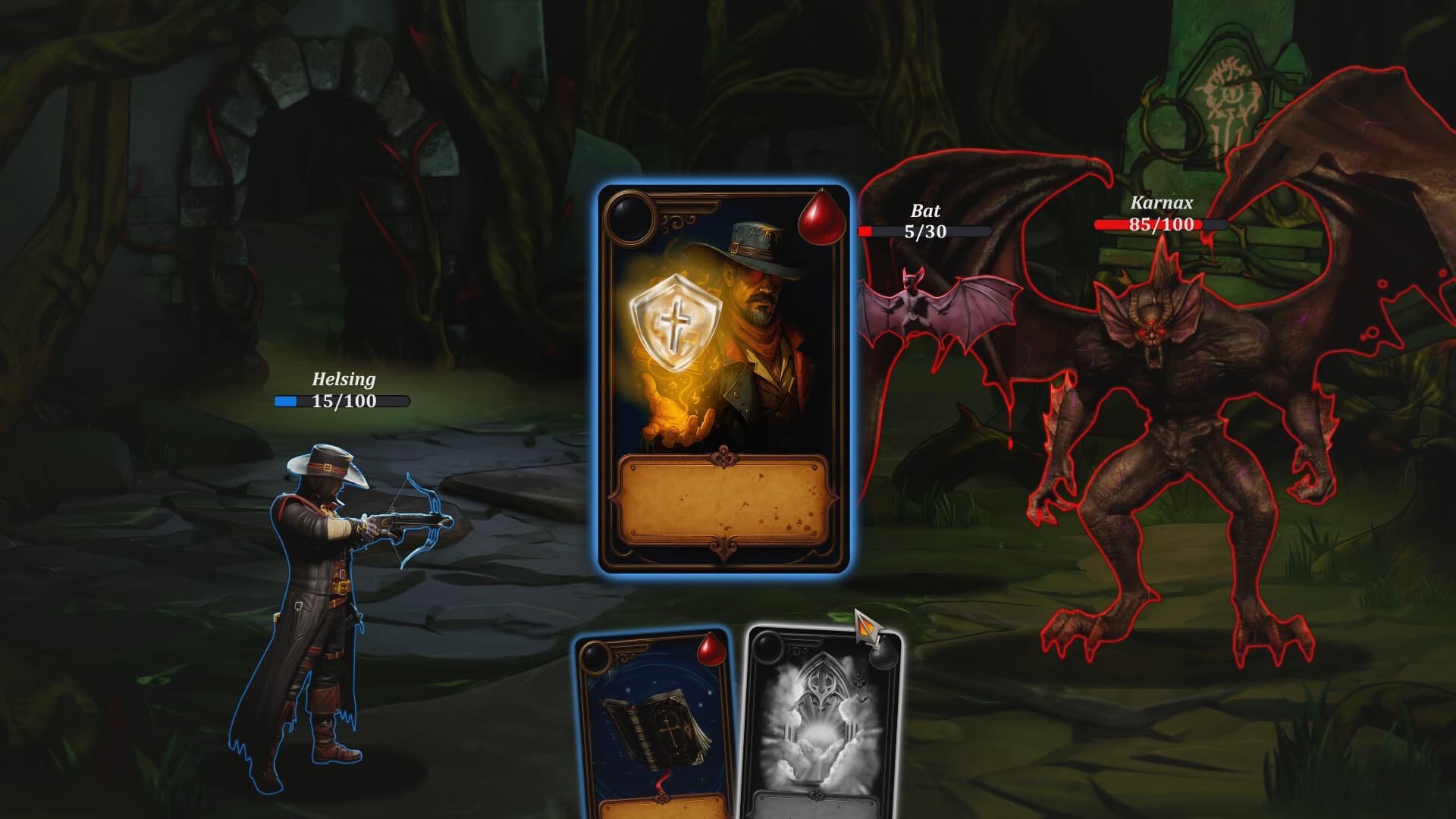Image resolution: width=1456 pixels, height=819 pixels.
Task: Click the Karnax name label
Action: click(x=1160, y=203)
